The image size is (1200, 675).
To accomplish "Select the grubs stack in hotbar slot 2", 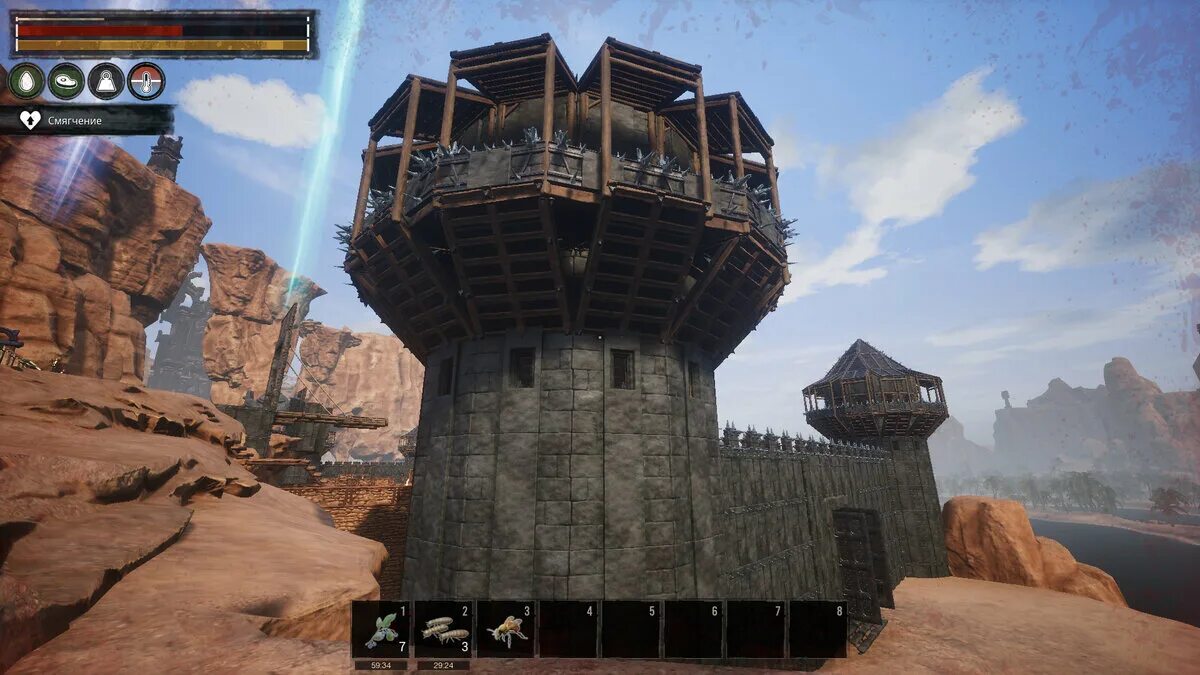I will tap(443, 629).
